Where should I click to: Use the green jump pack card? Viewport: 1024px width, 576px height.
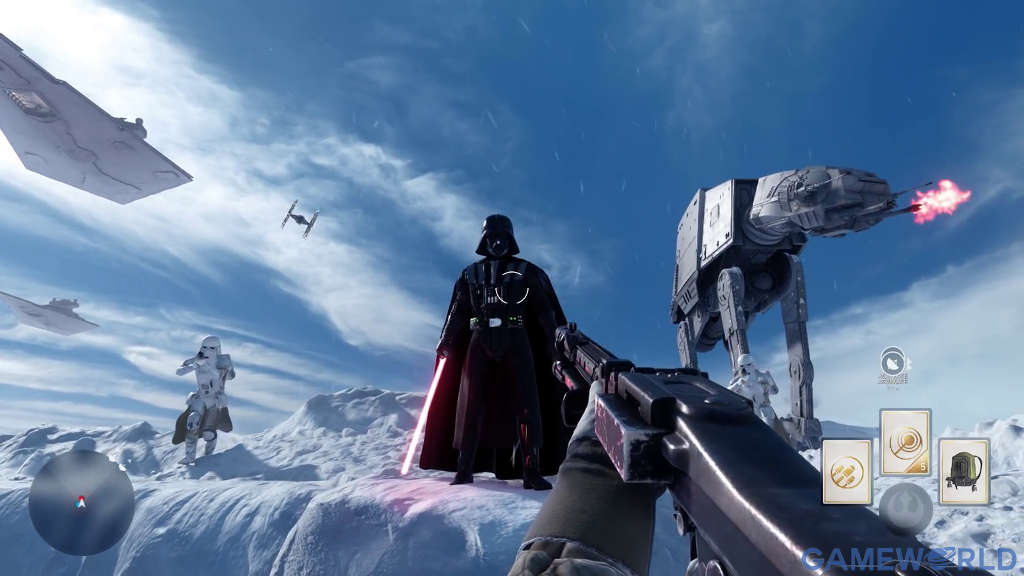coord(964,471)
